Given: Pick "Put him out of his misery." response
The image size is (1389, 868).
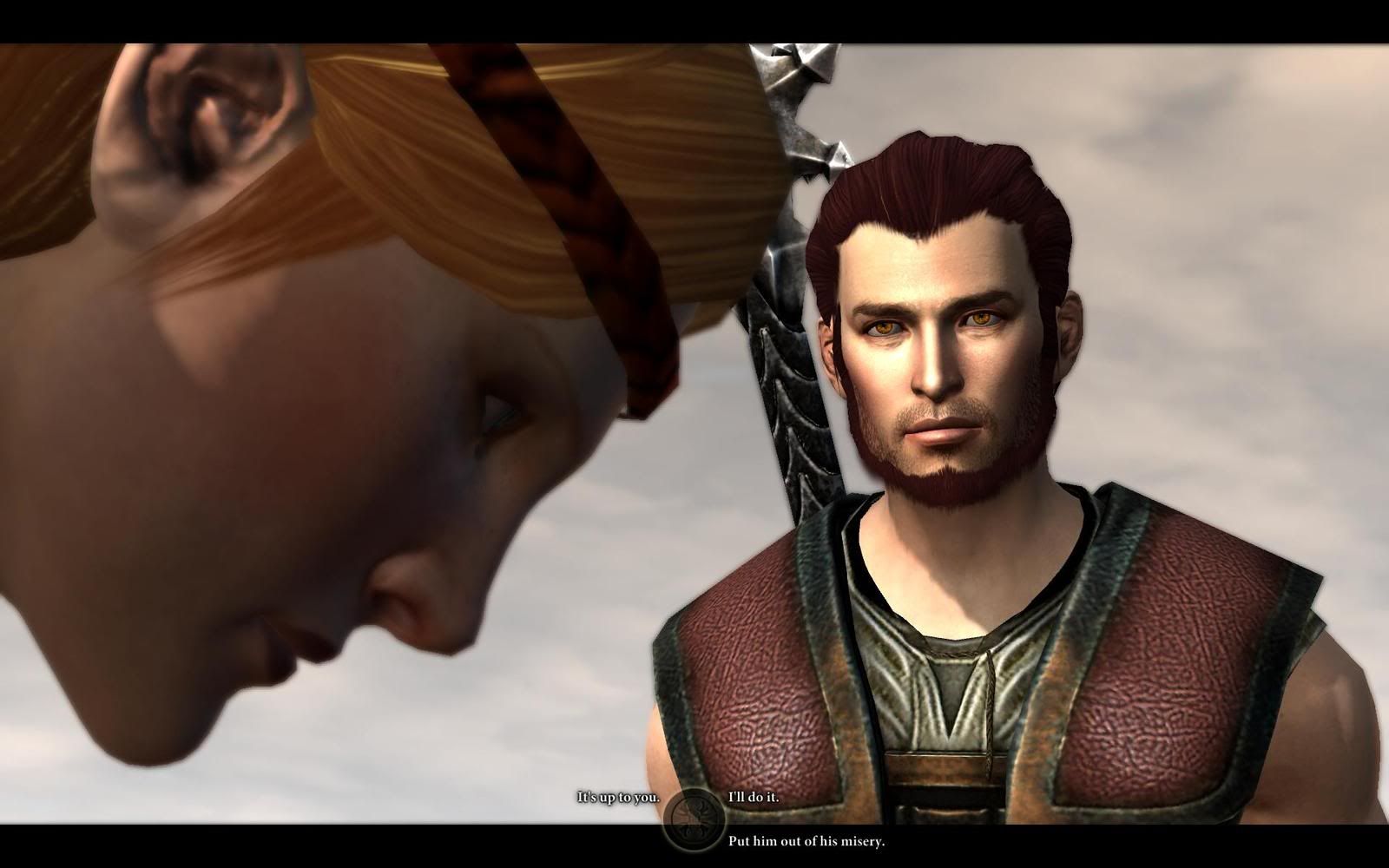Looking at the screenshot, I should pyautogui.click(x=806, y=841).
